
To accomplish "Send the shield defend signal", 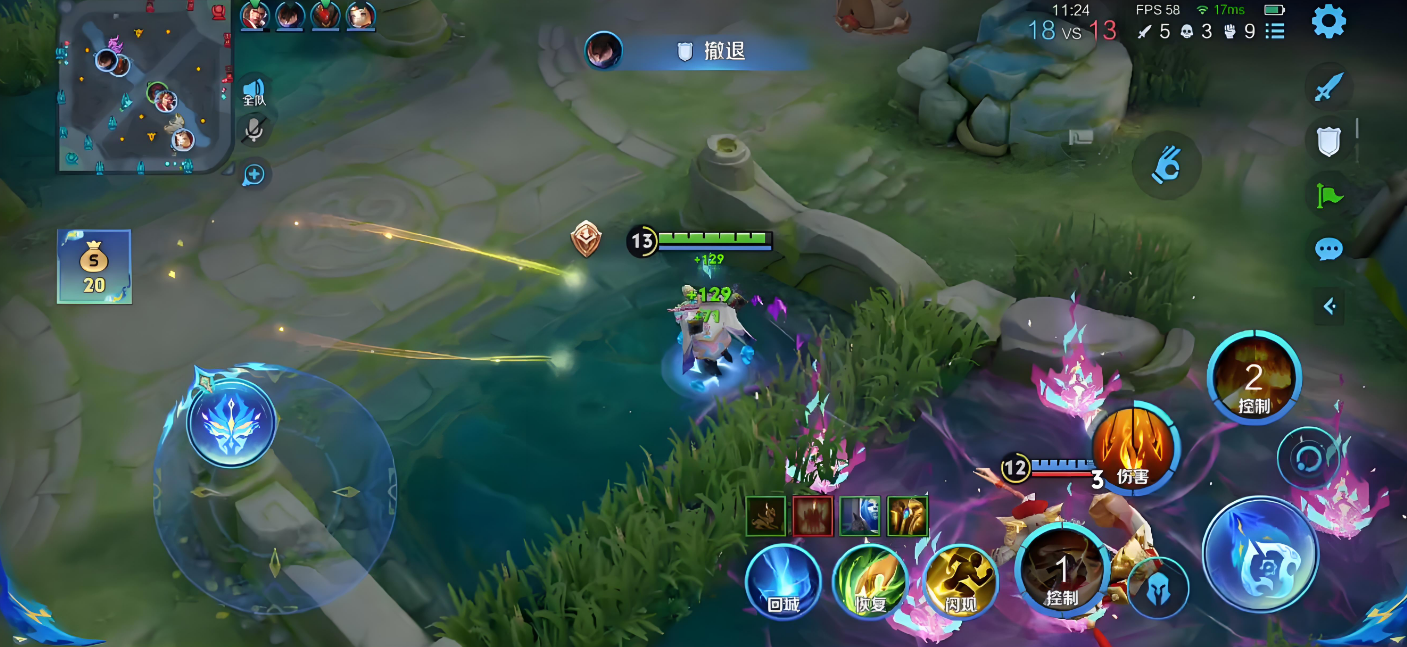I will point(1328,140).
